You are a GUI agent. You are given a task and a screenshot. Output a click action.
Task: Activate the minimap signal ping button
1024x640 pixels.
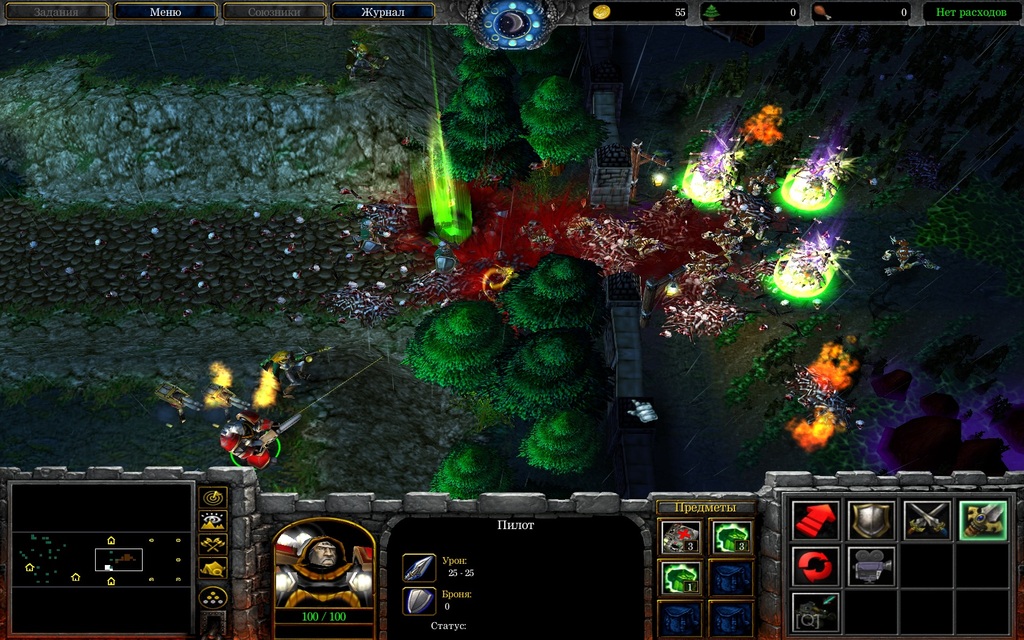click(214, 497)
